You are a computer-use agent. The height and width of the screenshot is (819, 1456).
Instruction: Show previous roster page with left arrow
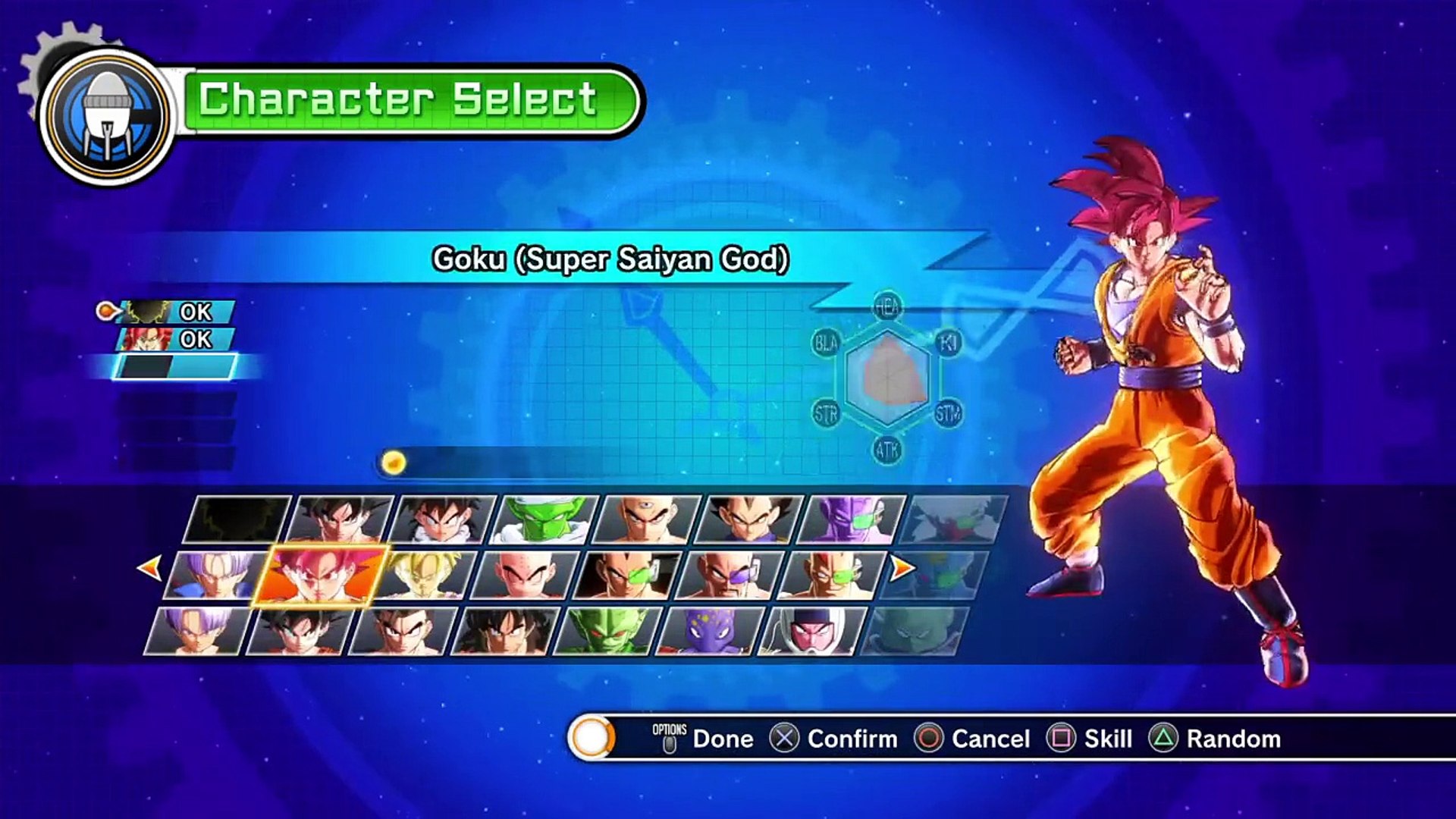click(x=150, y=567)
